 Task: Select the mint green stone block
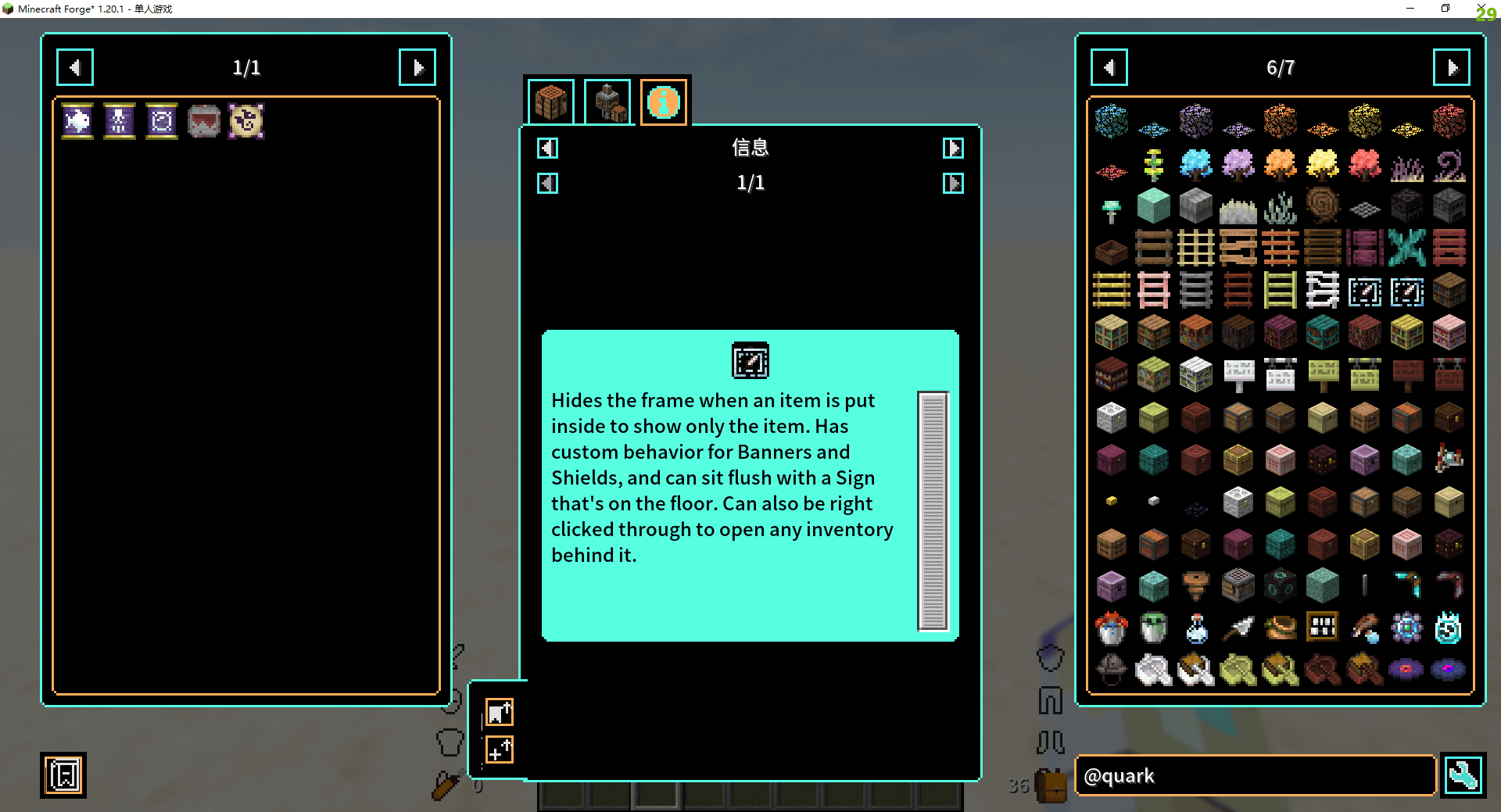[x=1154, y=206]
